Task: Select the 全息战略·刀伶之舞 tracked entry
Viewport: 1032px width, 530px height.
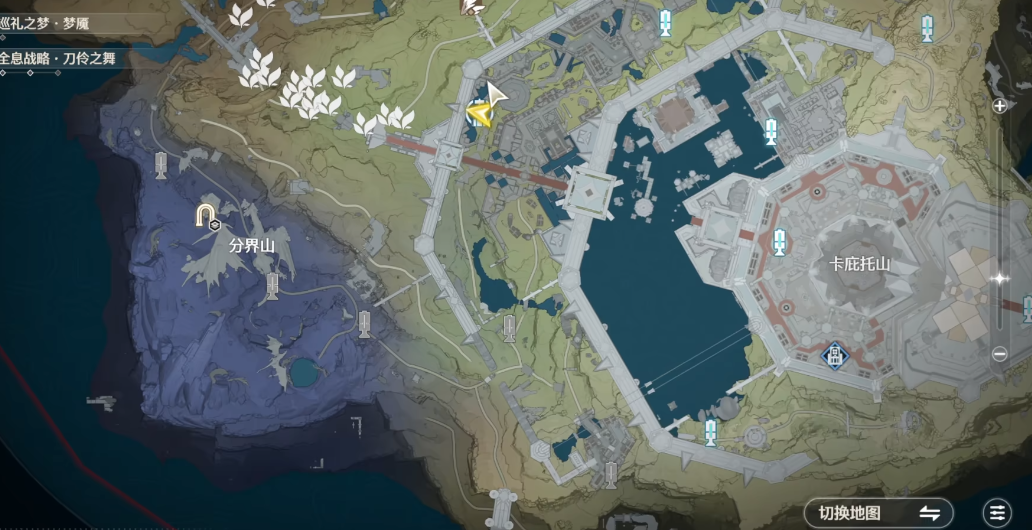Action: 60,58
